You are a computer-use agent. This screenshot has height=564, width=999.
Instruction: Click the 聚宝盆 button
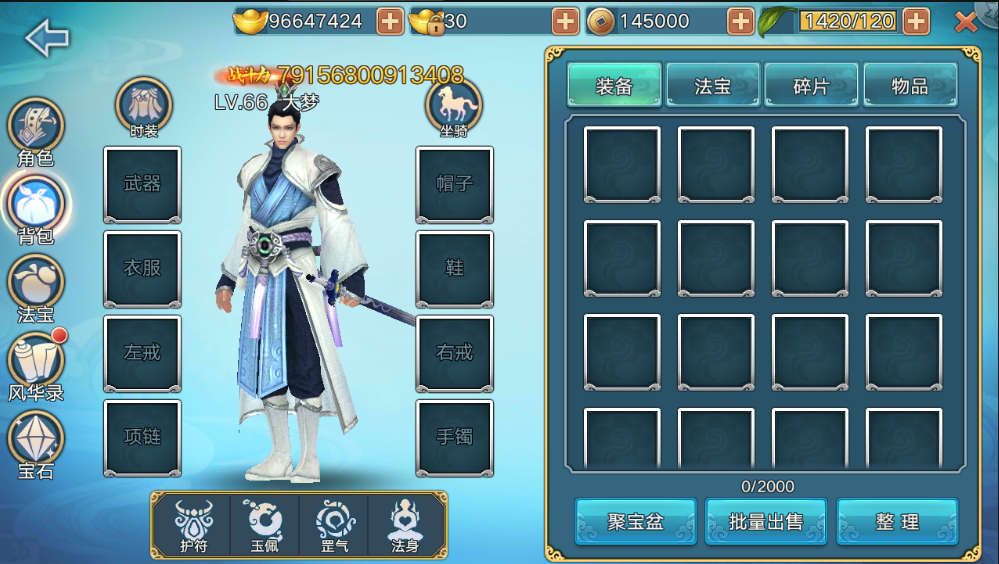click(x=636, y=522)
